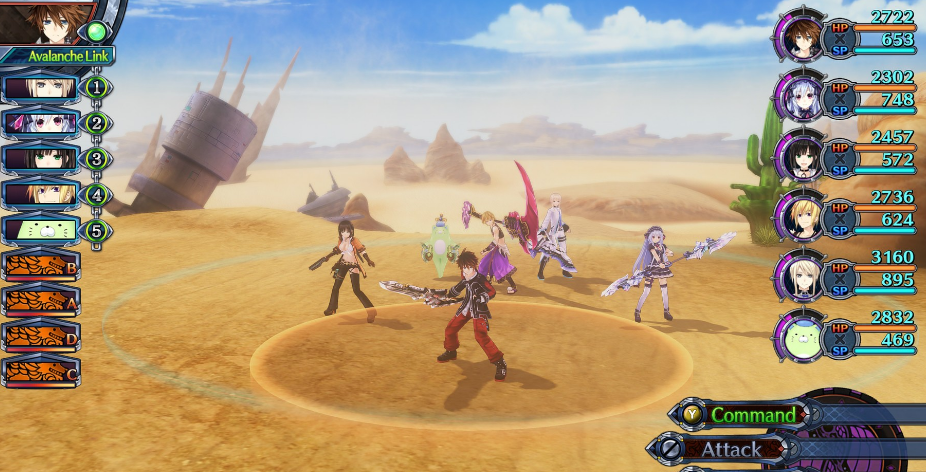This screenshot has width=926, height=472.
Task: Select the pale-blonde party member portrait with 3160 HP
Action: (x=800, y=277)
